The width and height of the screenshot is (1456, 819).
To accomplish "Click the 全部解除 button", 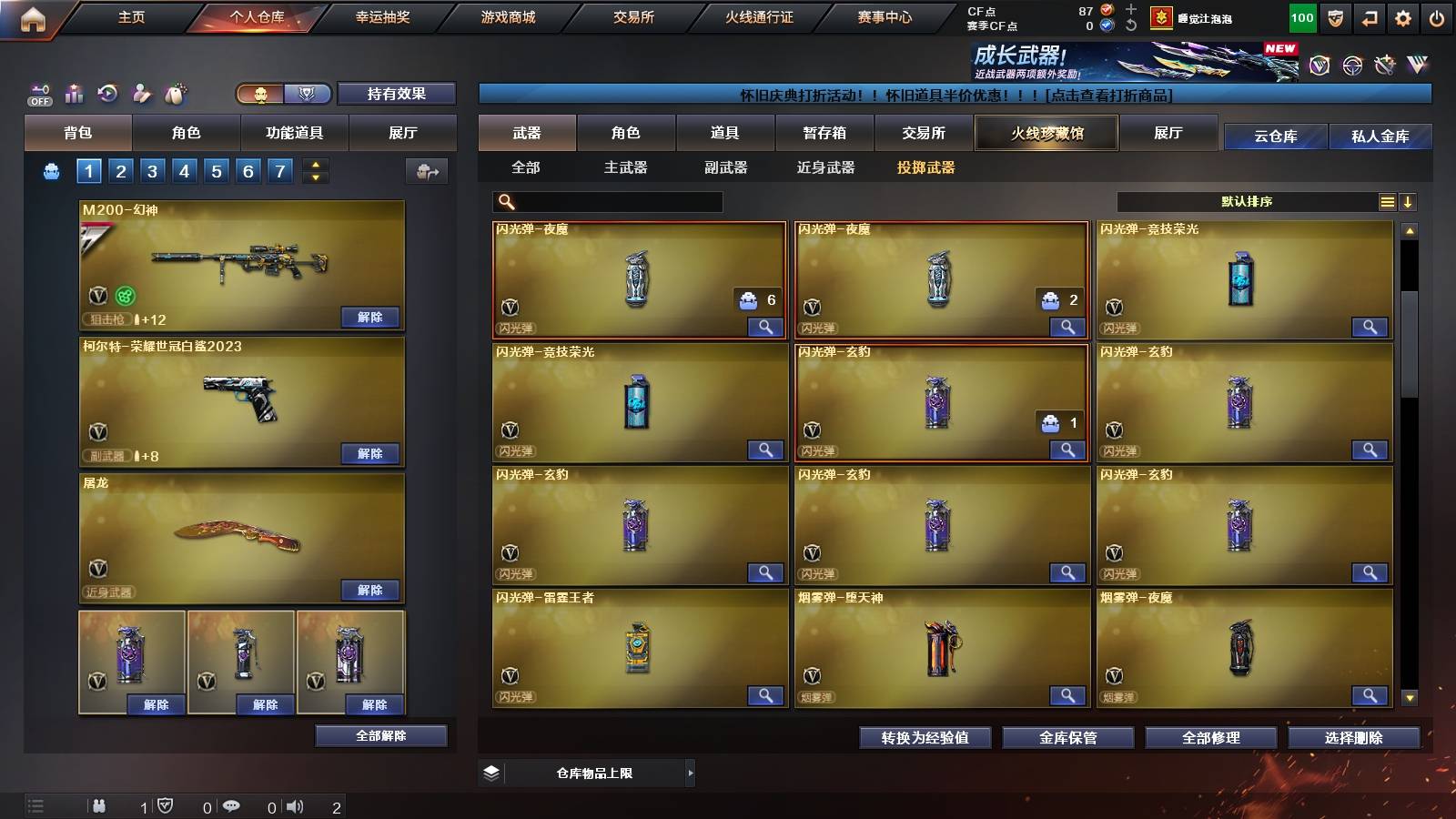I will point(380,735).
